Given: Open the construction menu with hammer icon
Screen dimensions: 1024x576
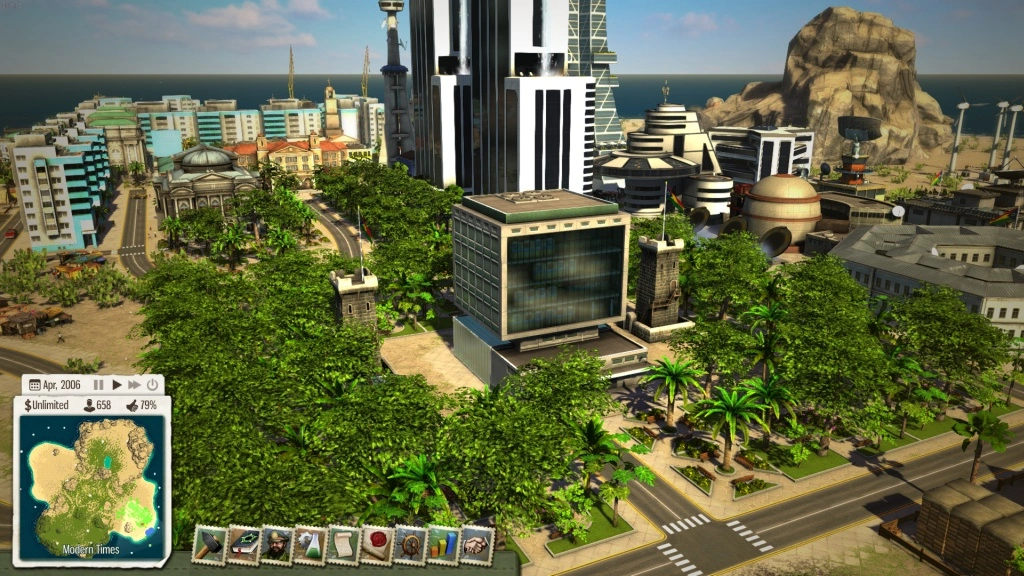Looking at the screenshot, I should [x=208, y=545].
